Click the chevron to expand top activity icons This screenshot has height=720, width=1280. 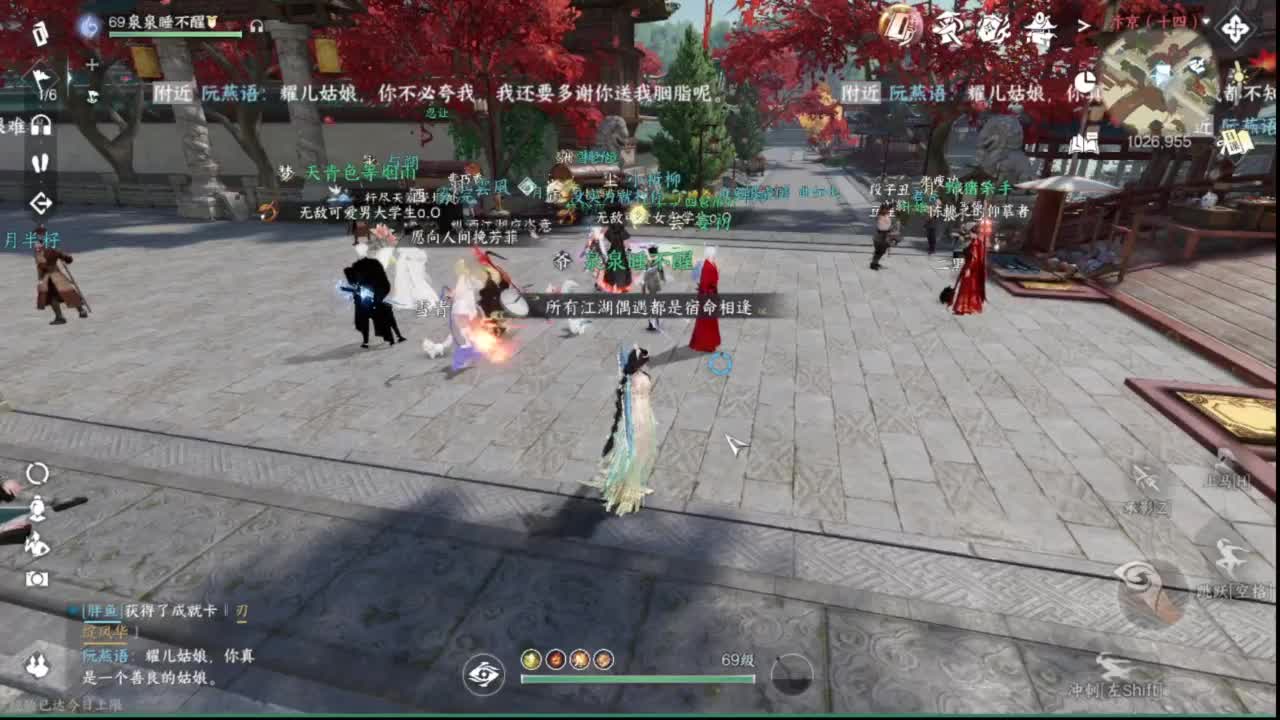(1084, 25)
